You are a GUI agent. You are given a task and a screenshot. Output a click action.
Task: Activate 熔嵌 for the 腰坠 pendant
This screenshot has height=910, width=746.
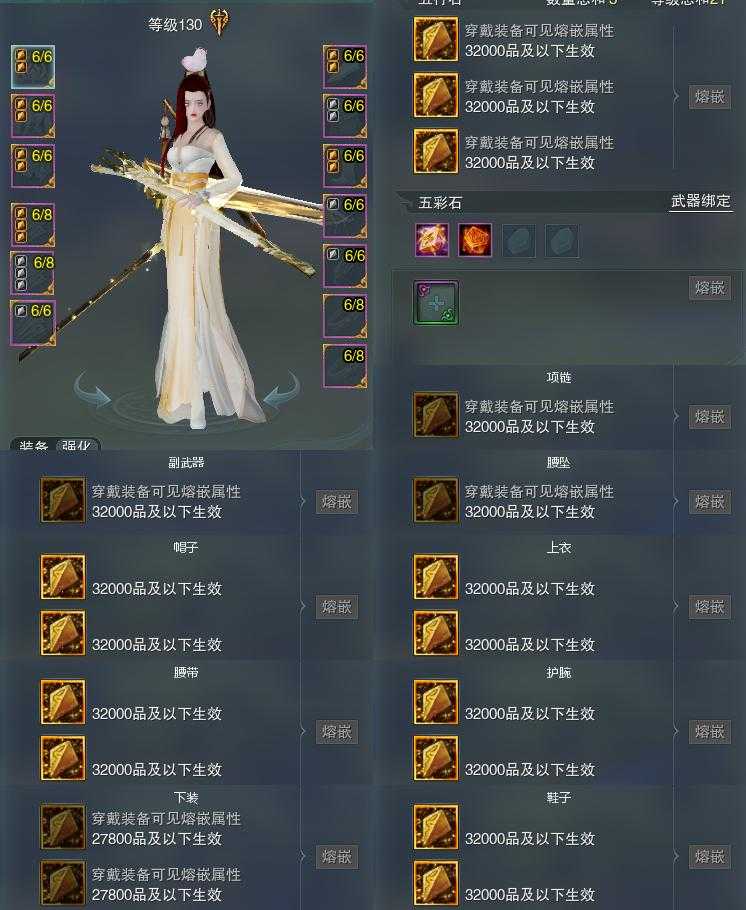(709, 501)
